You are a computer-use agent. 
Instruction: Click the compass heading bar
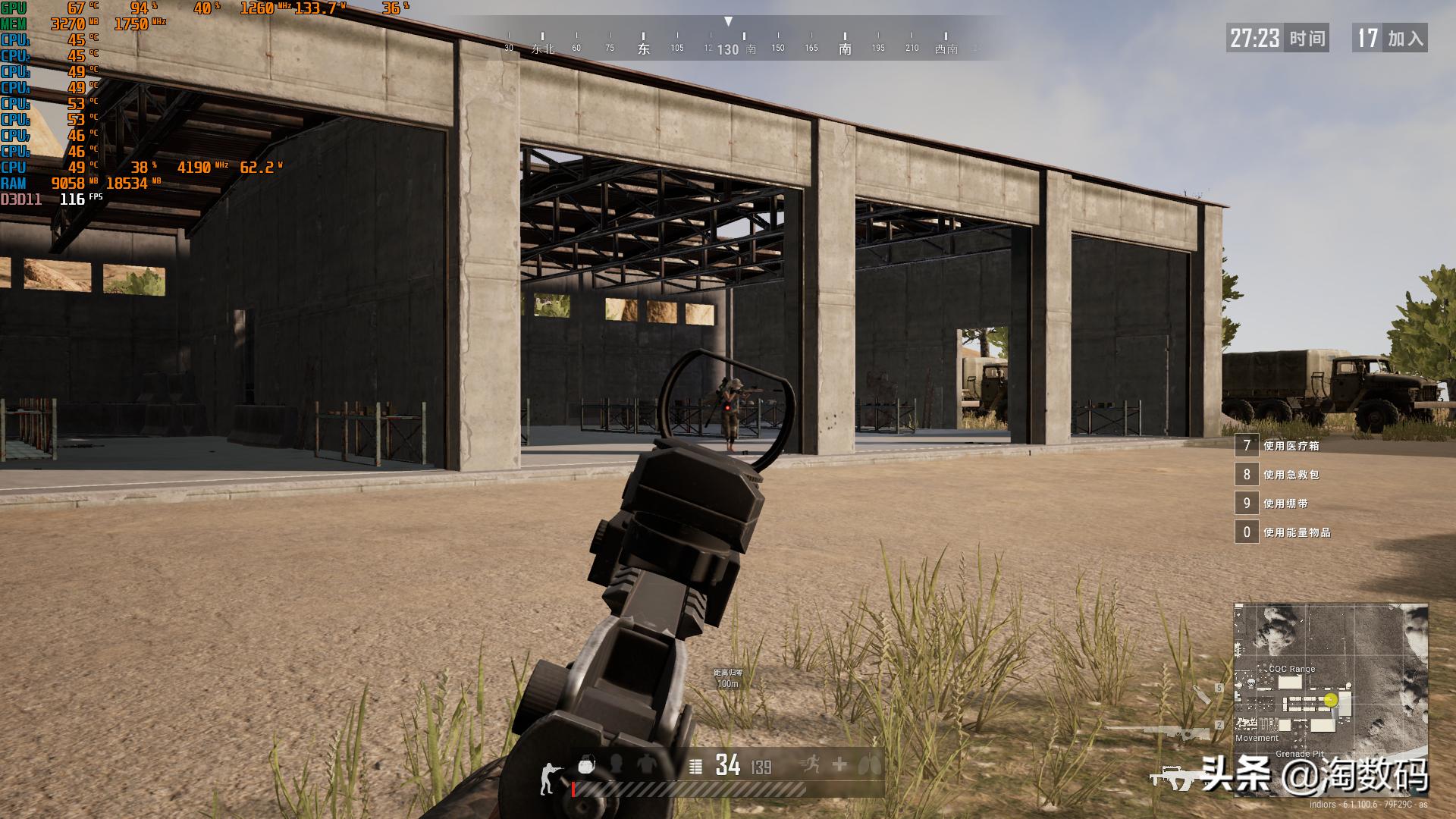[x=728, y=42]
